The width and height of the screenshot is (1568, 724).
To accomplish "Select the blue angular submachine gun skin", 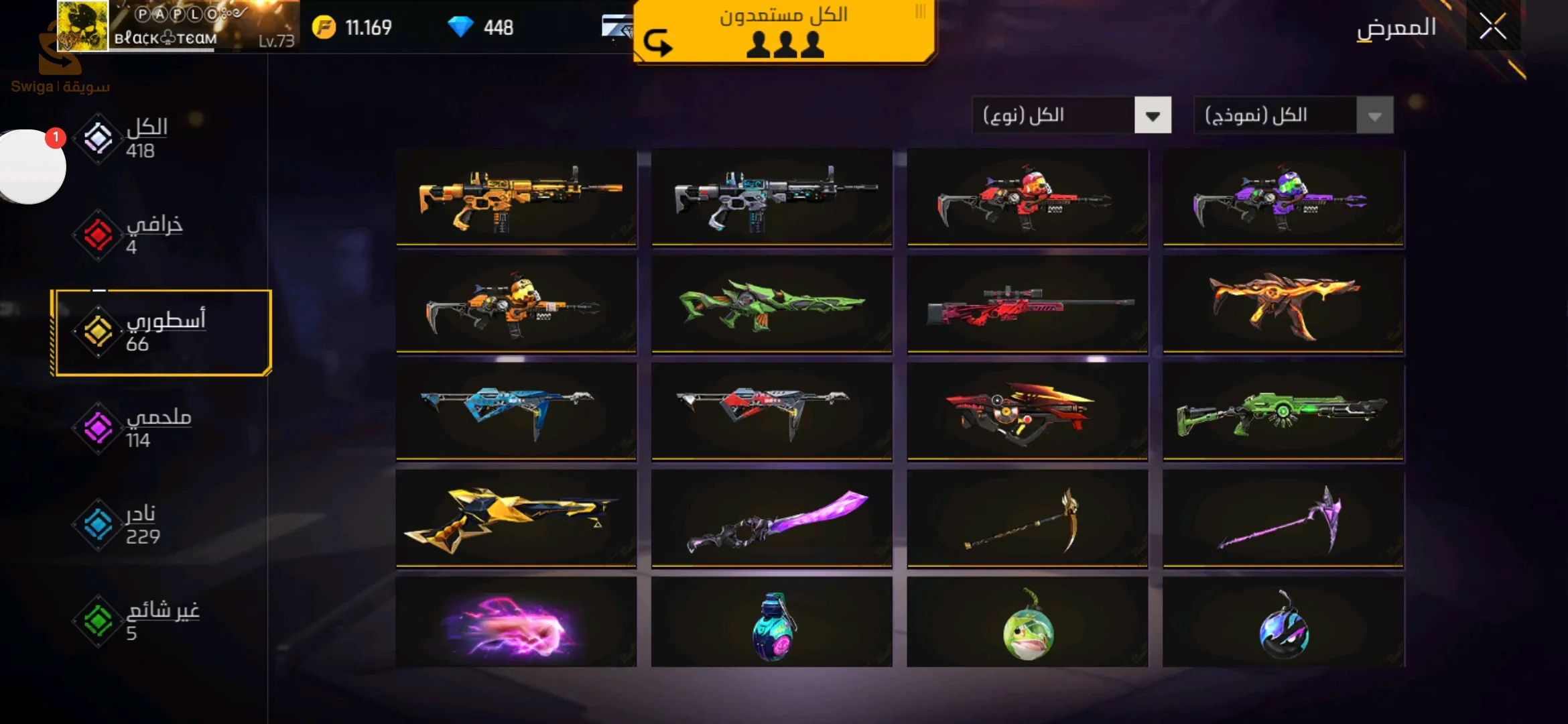I will (x=516, y=412).
